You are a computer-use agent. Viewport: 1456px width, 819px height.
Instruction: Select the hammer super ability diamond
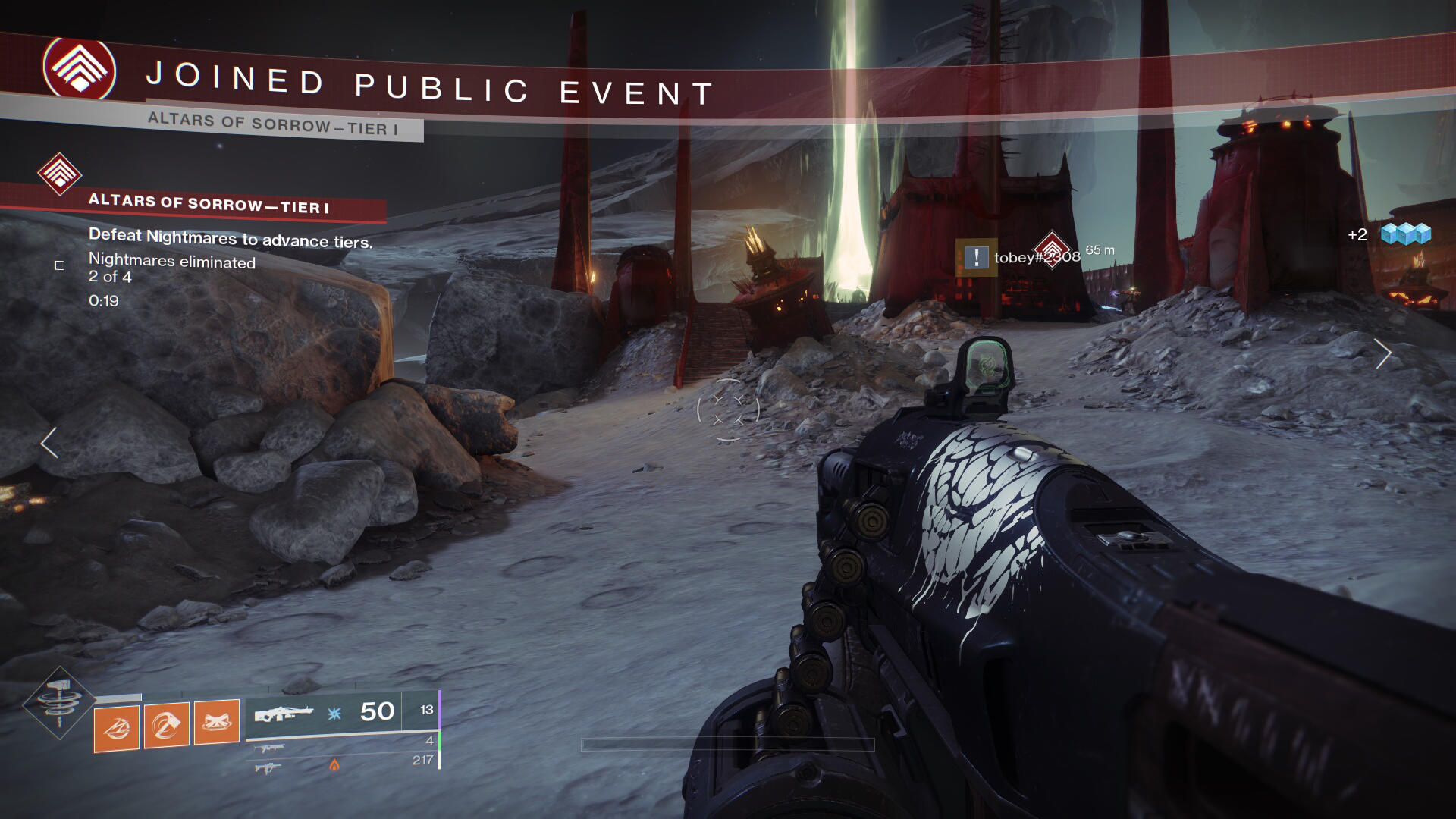pos(59,702)
